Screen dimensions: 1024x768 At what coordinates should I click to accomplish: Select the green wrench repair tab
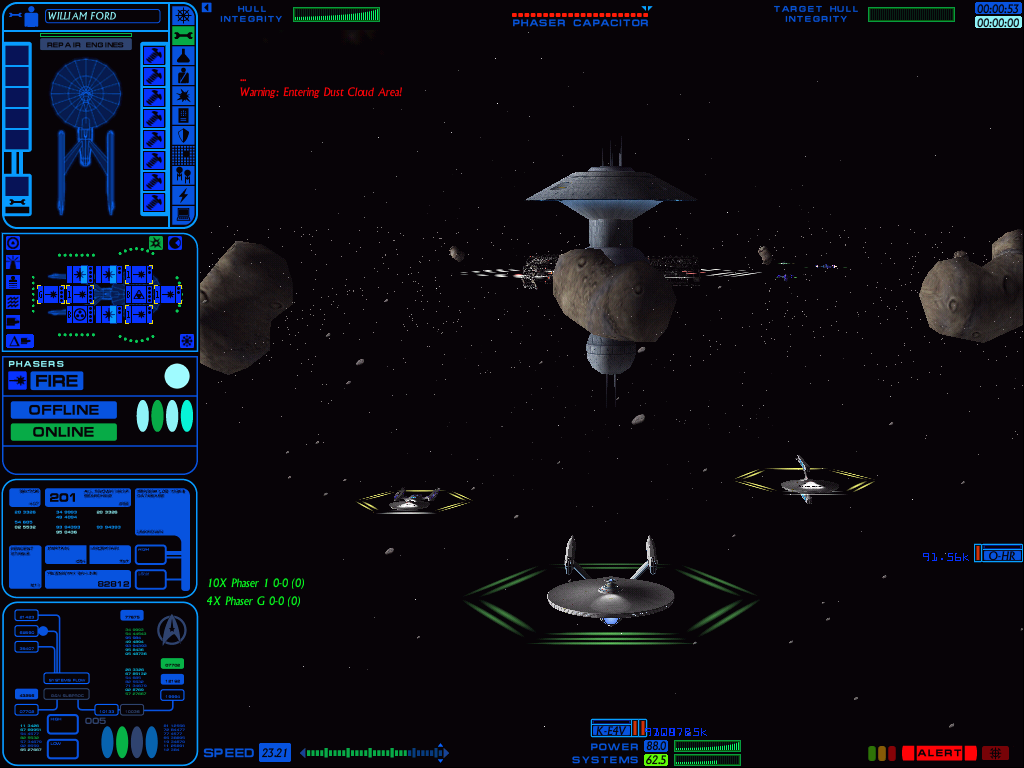(183, 36)
